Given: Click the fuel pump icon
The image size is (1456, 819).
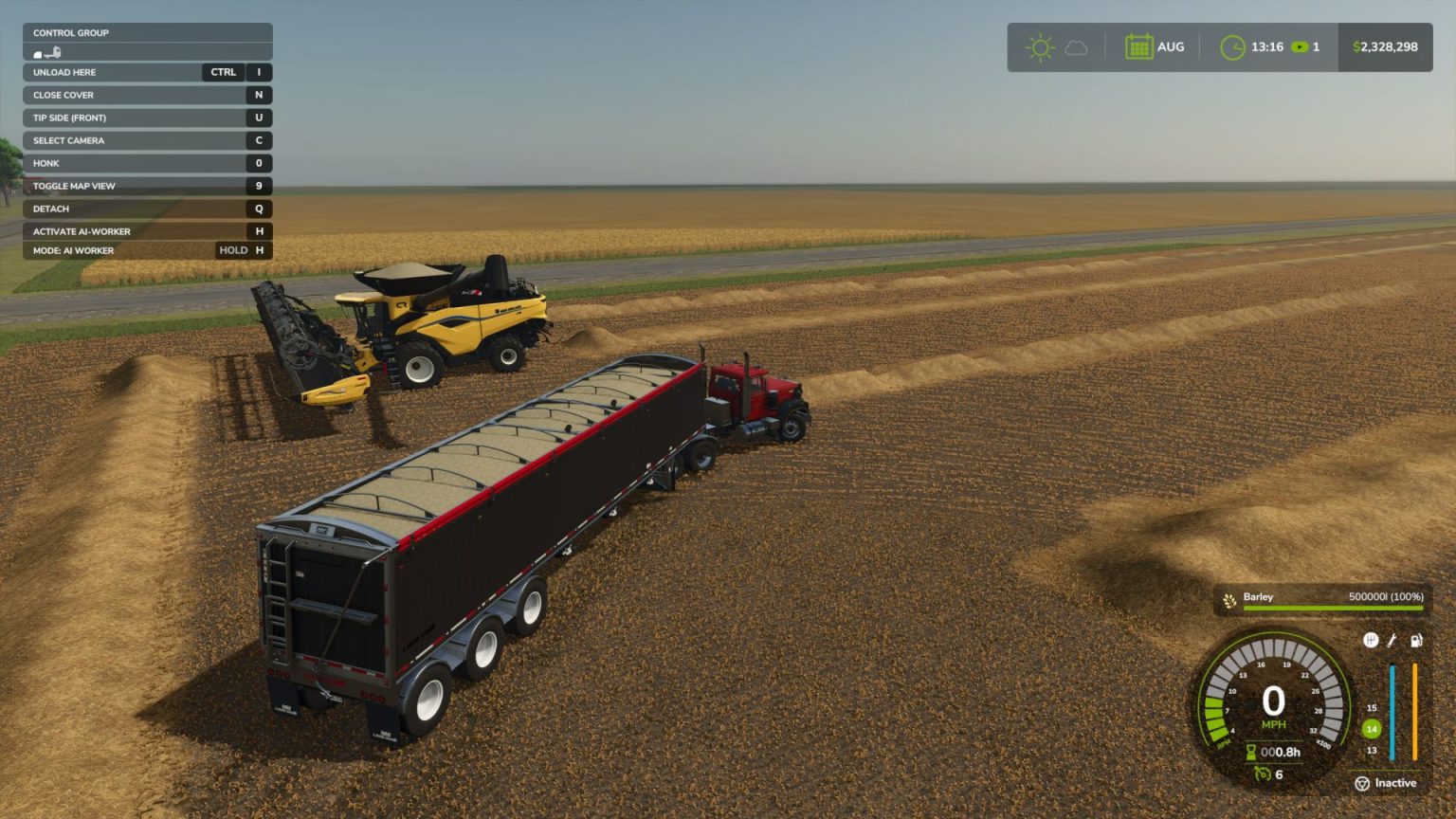Looking at the screenshot, I should [1415, 639].
